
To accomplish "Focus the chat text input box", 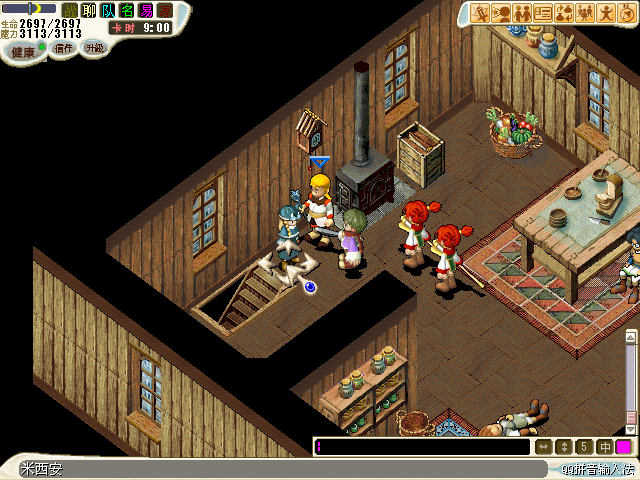I will (x=422, y=447).
